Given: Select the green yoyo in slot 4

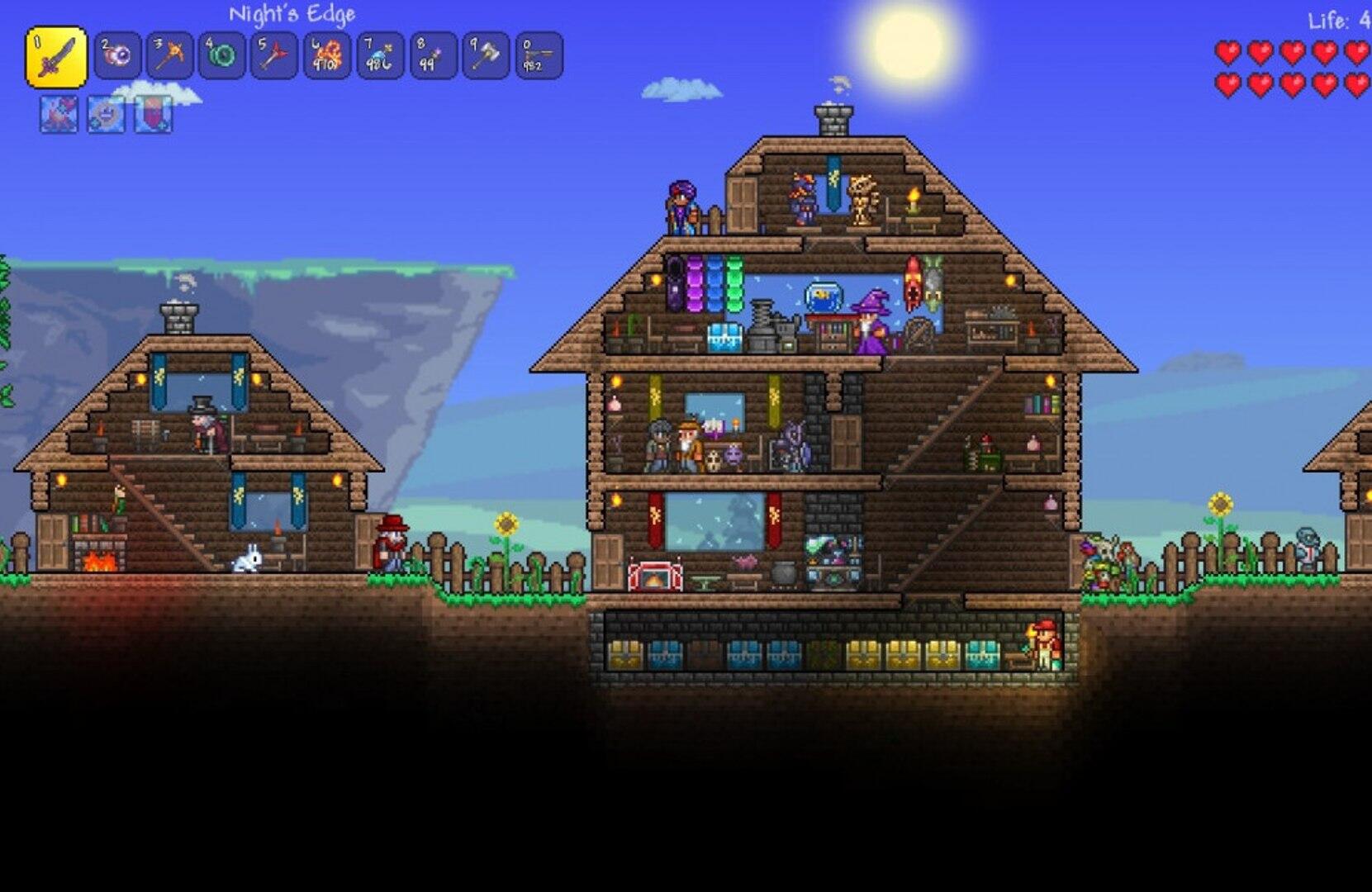Looking at the screenshot, I should (x=222, y=56).
